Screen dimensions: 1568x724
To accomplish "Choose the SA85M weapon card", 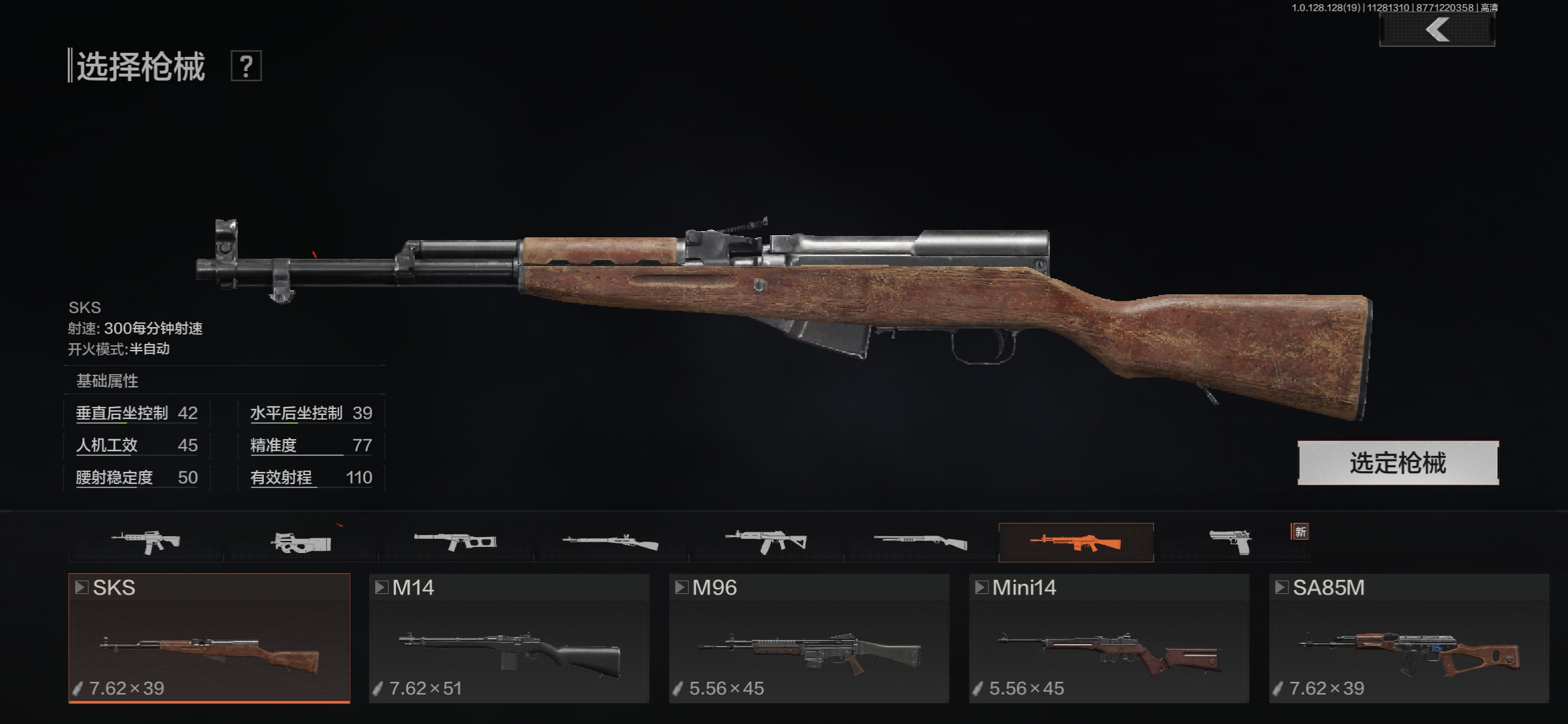I will 1409,638.
